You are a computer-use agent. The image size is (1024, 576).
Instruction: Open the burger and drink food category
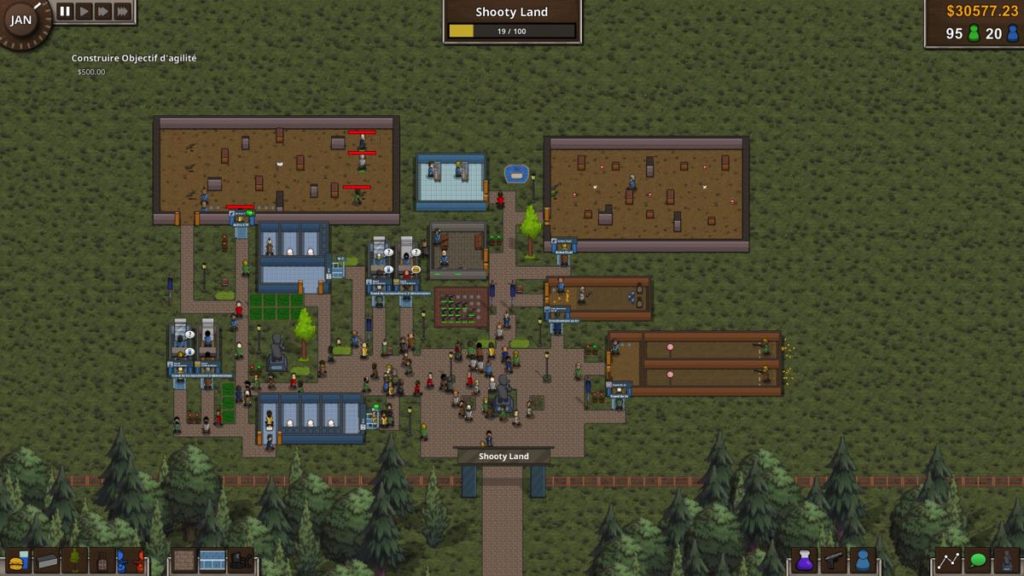coord(19,561)
